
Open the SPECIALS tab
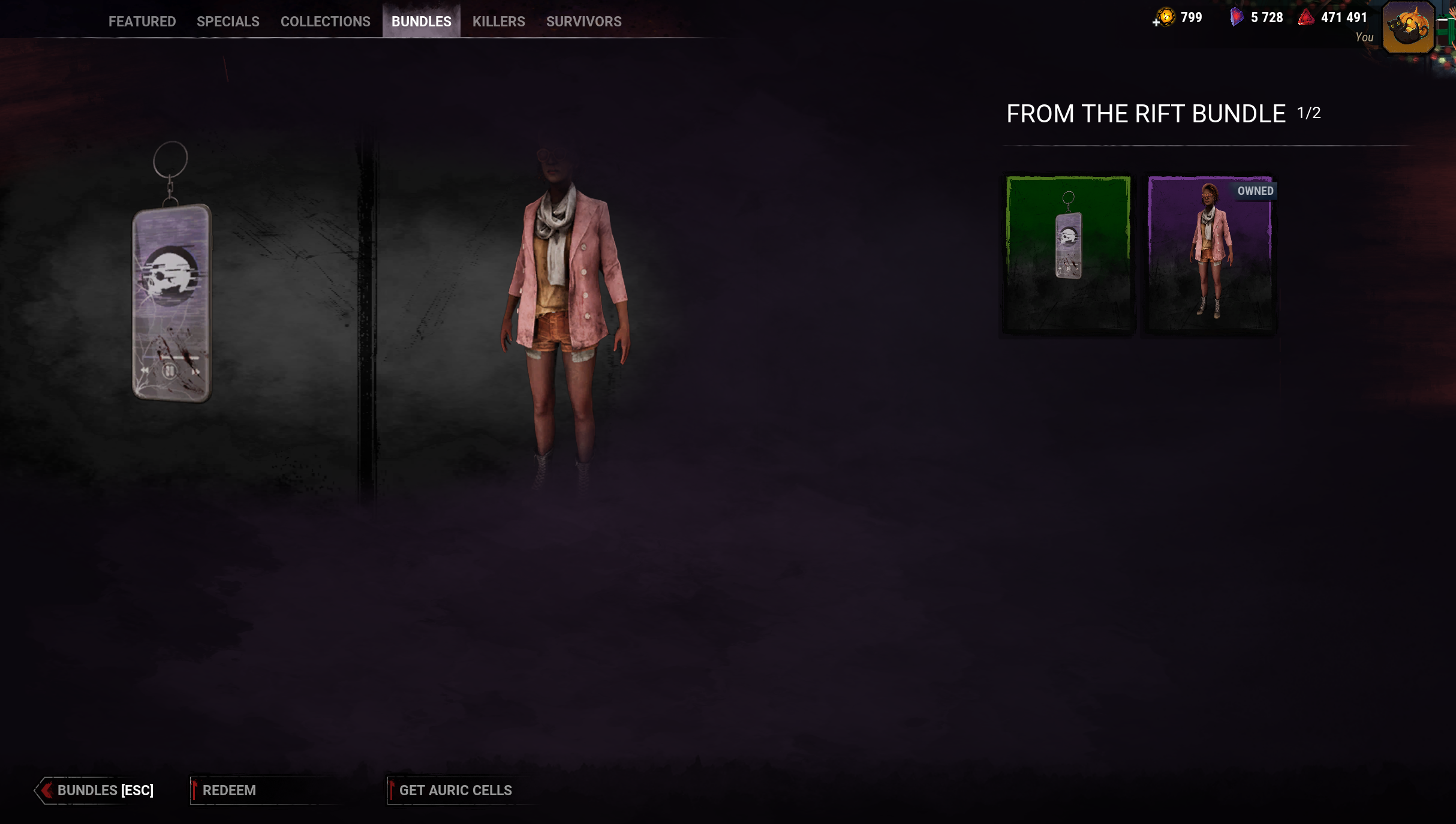click(227, 21)
